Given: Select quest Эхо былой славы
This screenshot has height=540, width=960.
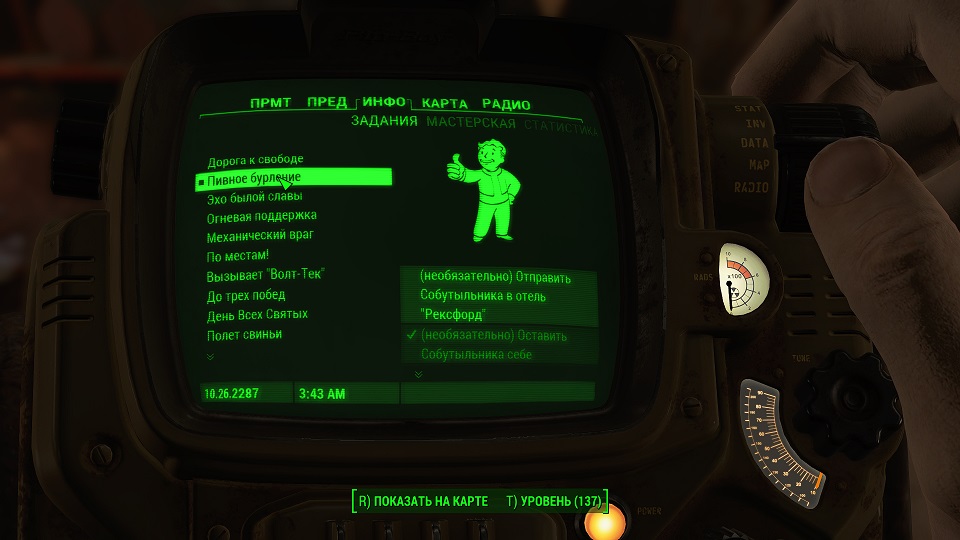Looking at the screenshot, I should [254, 197].
